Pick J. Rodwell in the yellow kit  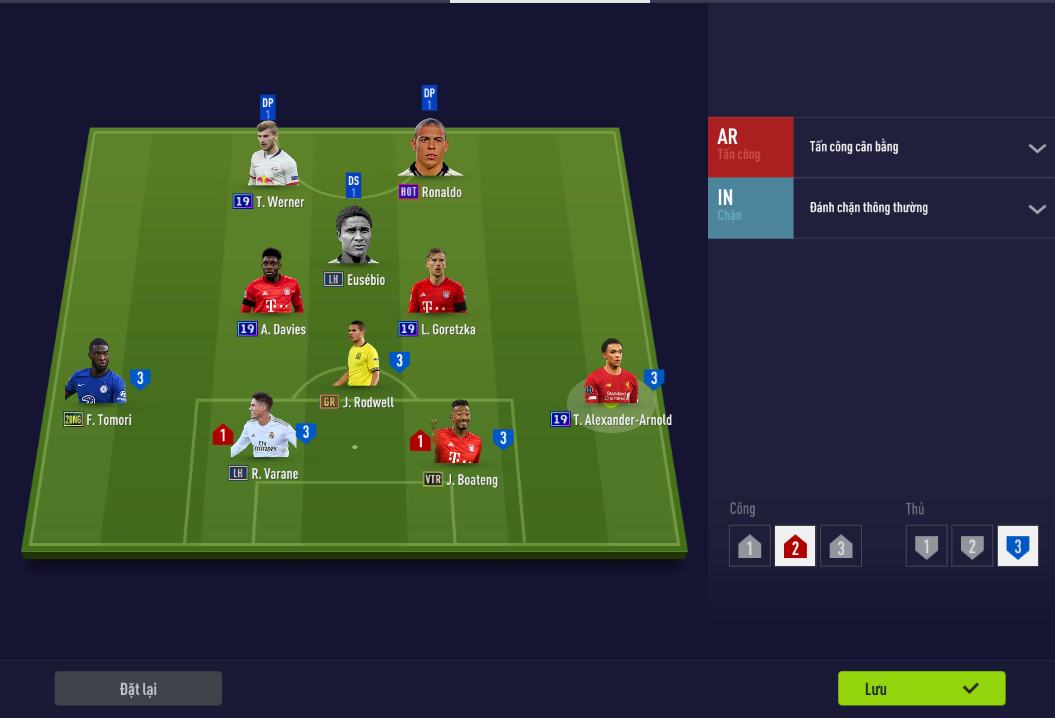pyautogui.click(x=359, y=356)
